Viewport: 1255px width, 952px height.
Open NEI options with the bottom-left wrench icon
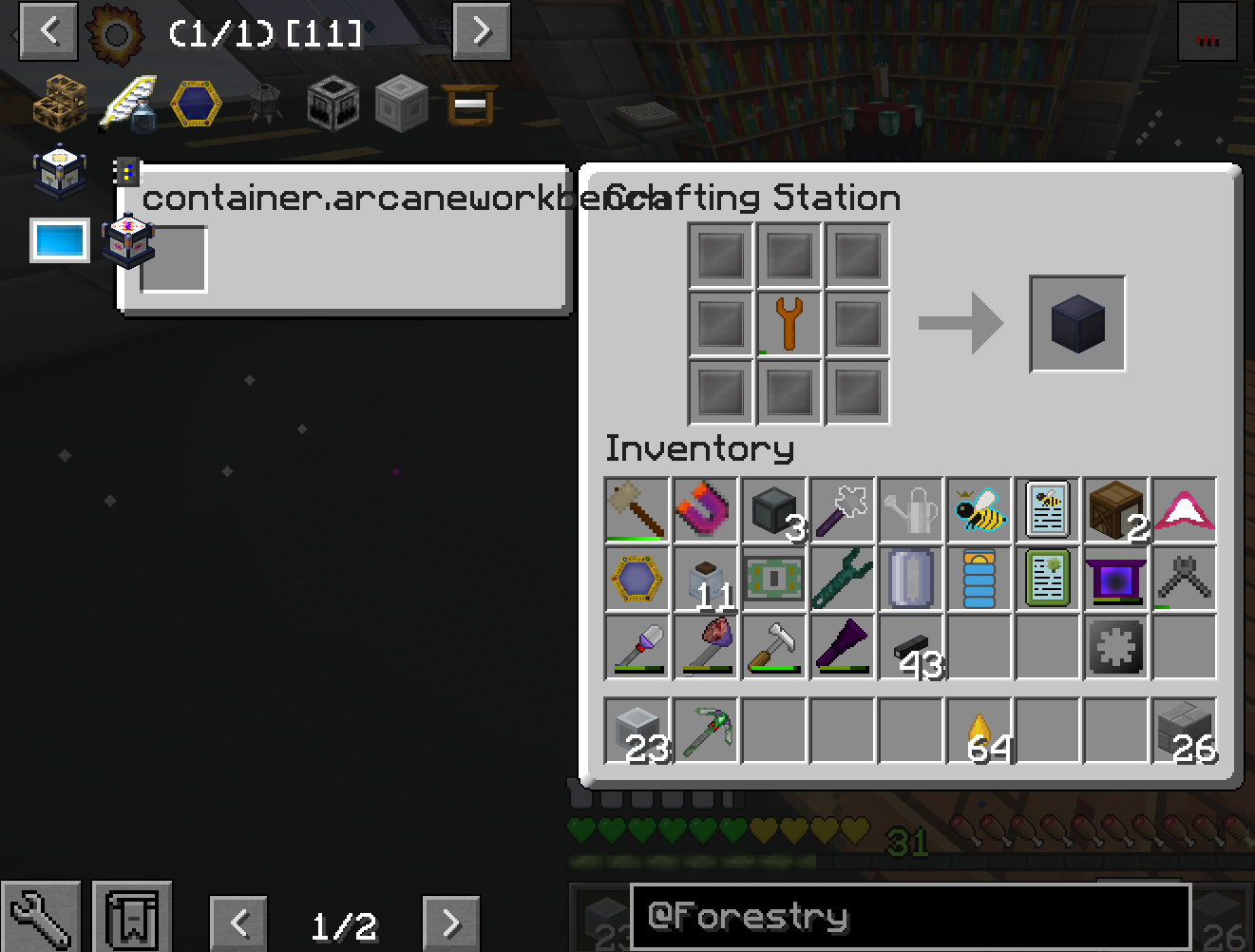(x=41, y=915)
